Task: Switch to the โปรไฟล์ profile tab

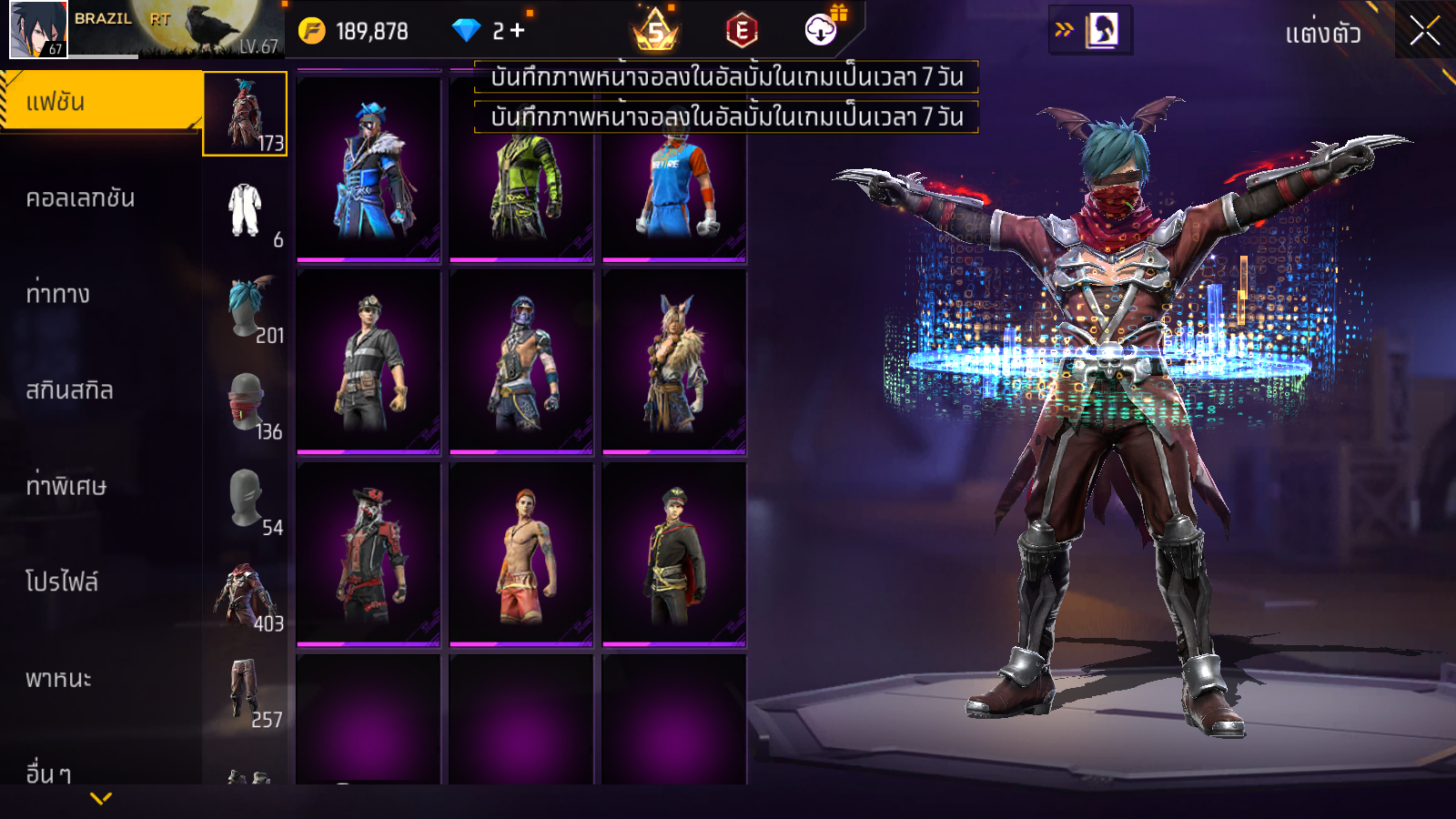Action: (62, 582)
